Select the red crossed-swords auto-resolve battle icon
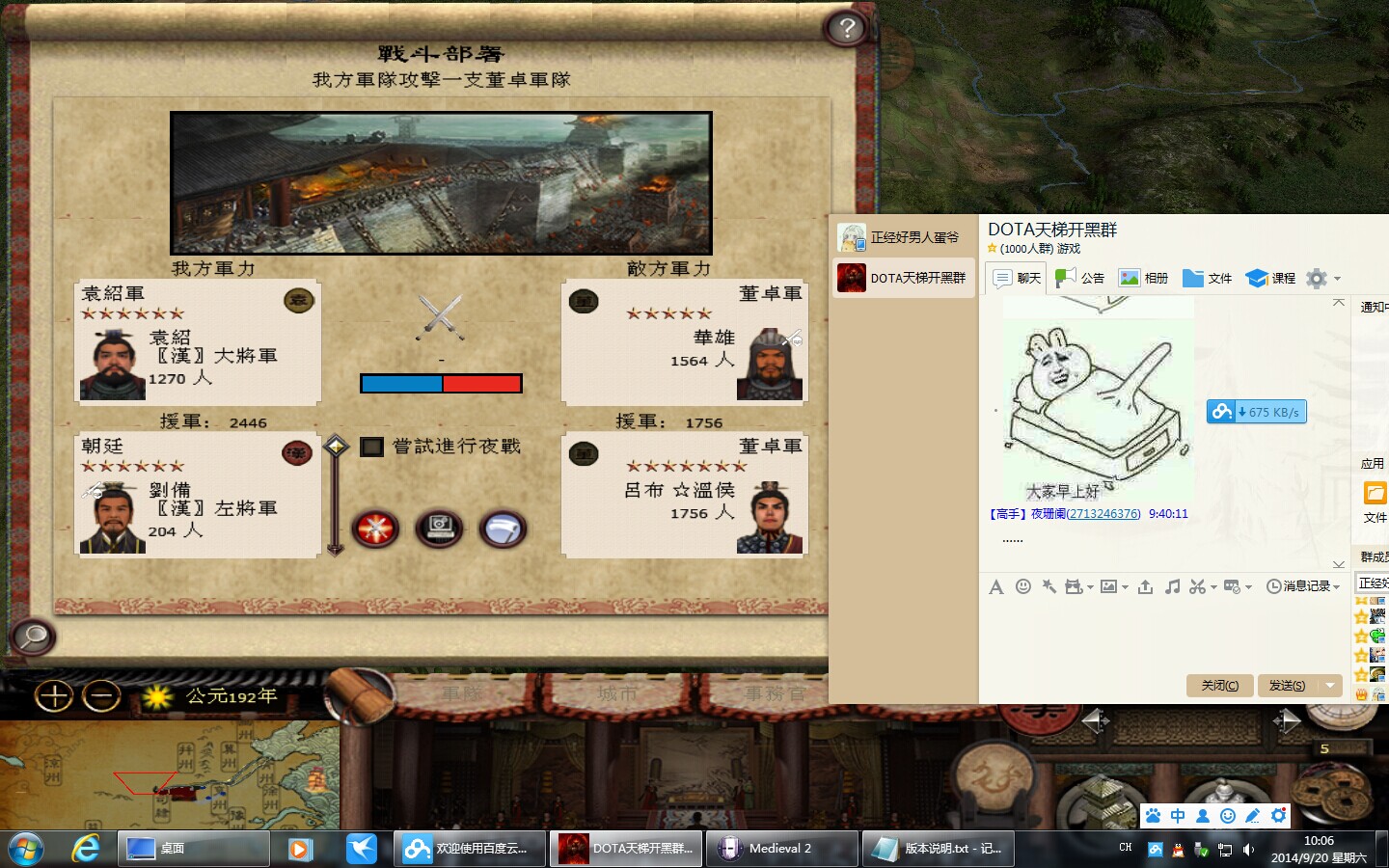The image size is (1389, 868). point(375,529)
